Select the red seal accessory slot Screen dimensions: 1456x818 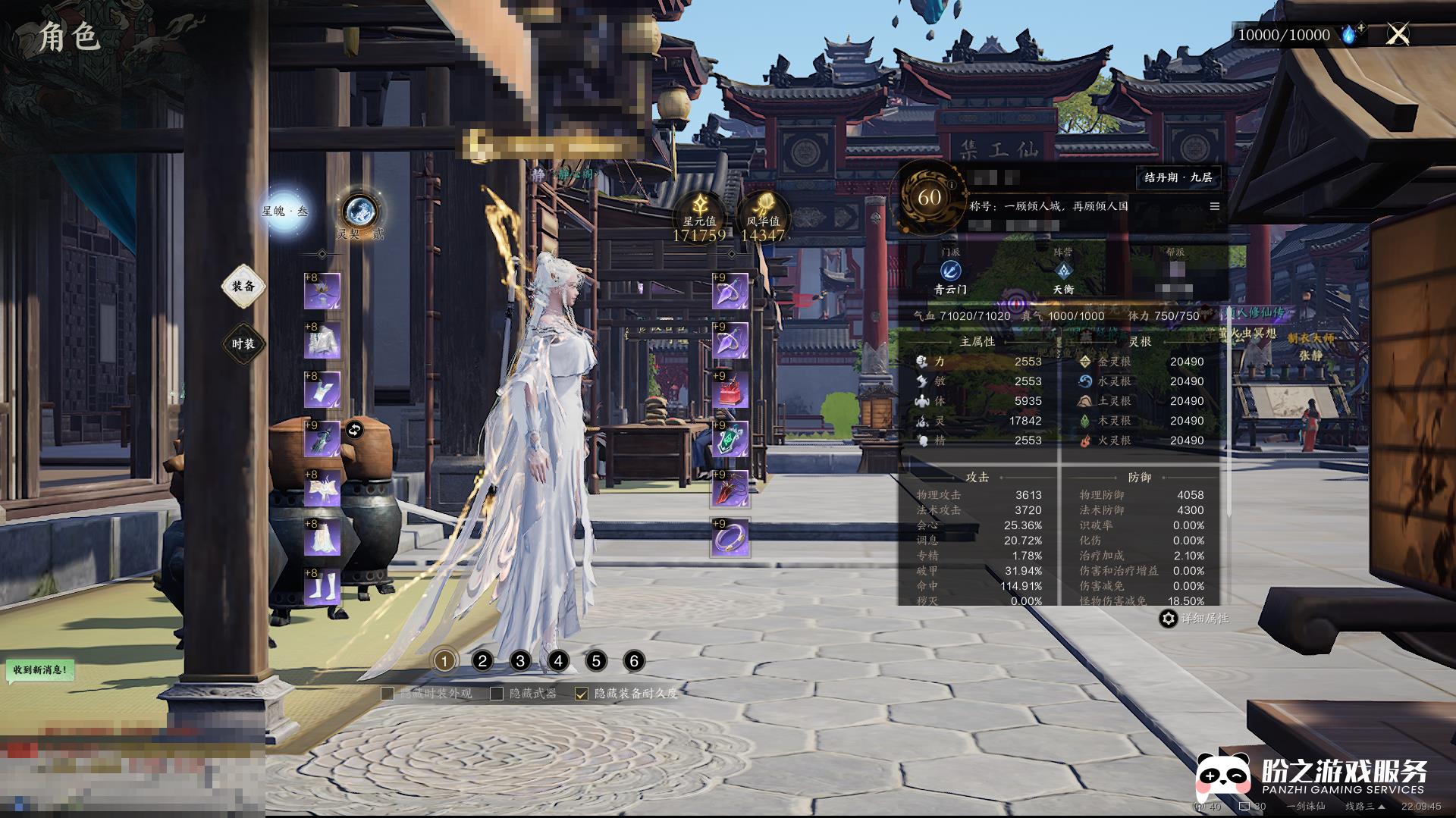pos(730,390)
